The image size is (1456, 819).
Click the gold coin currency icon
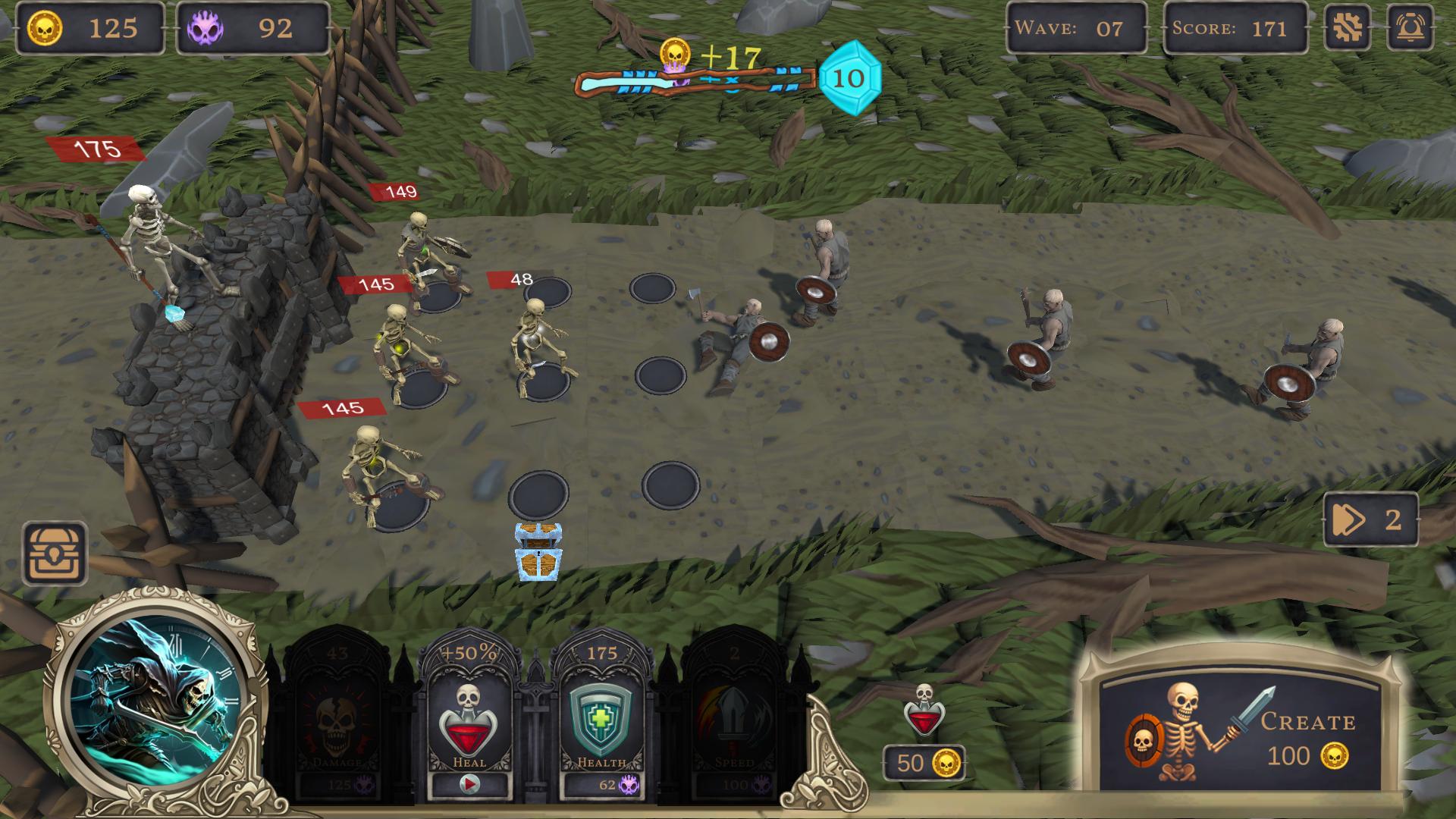(x=47, y=29)
